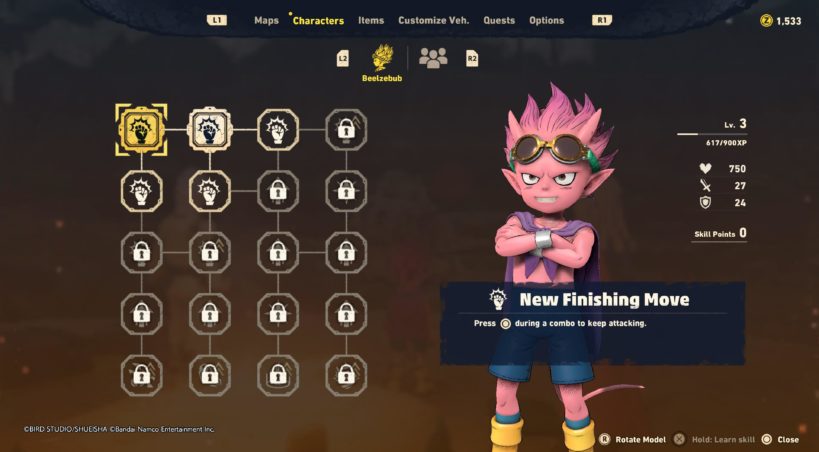The image size is (819, 452).
Task: Show the Quests tab
Action: [x=499, y=20]
